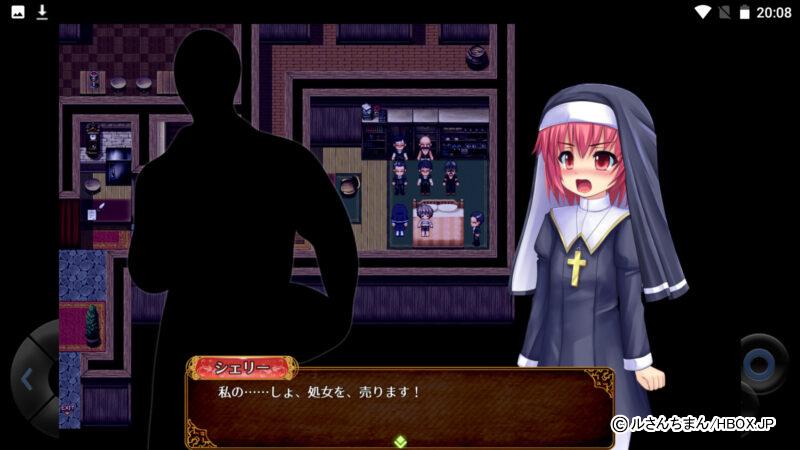Tap the left arrow on the virtual d-pad
The image size is (800, 450).
27,379
